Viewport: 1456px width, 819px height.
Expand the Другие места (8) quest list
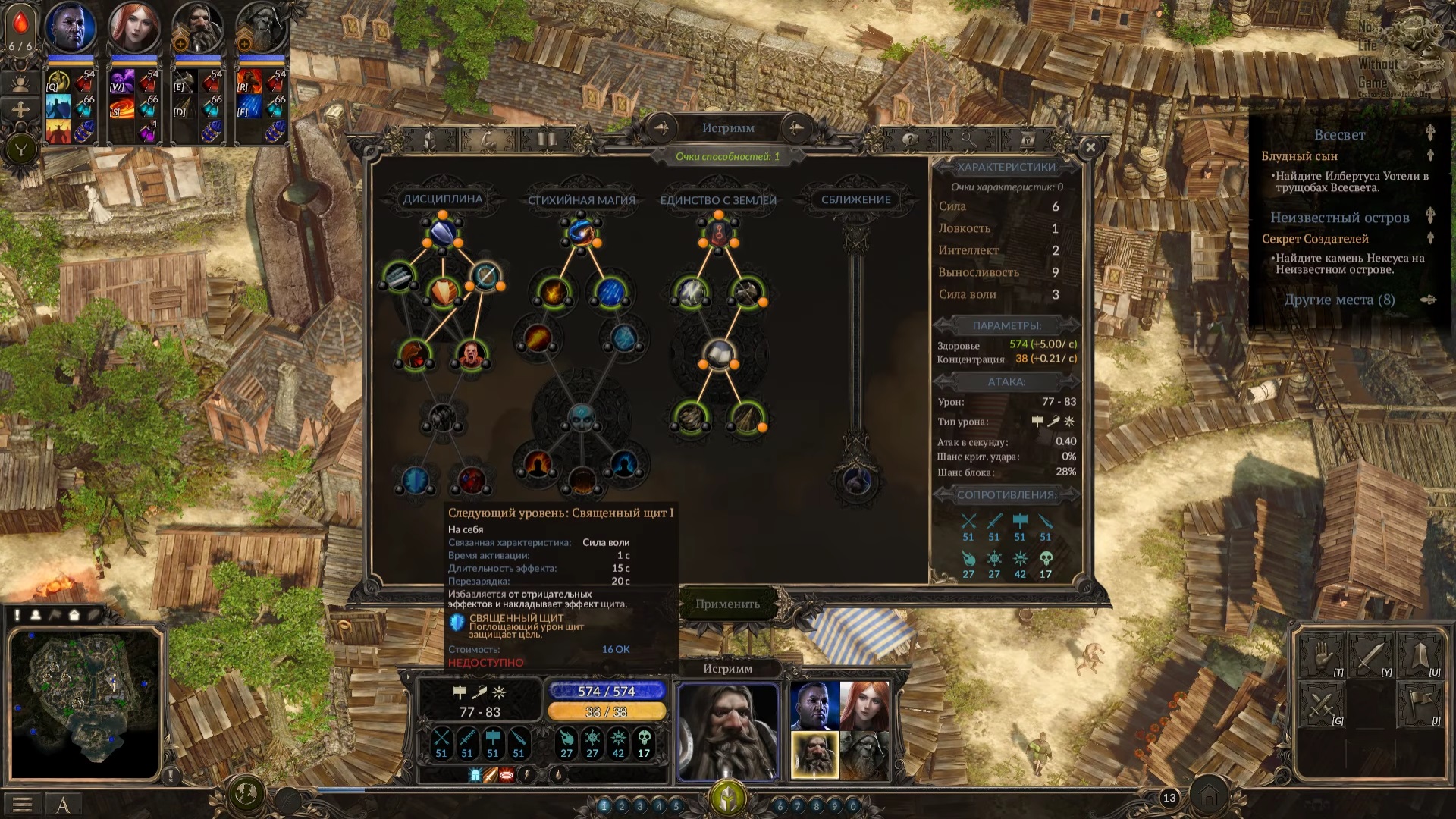[1341, 300]
